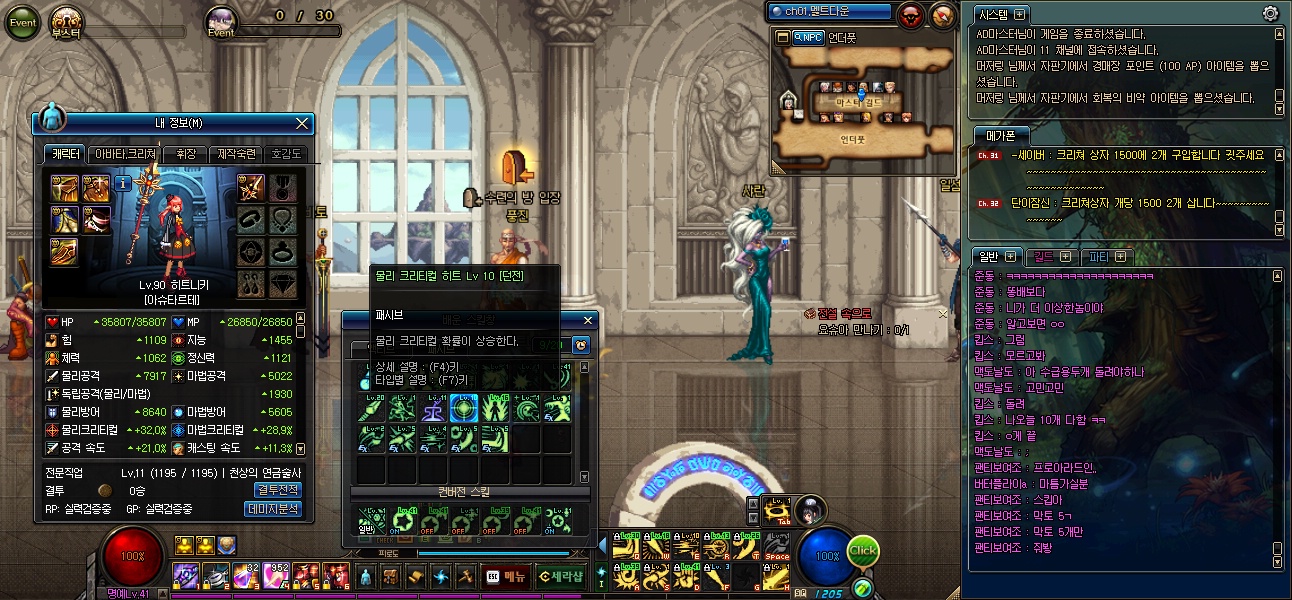Toggle the NPC search on minimap
Image resolution: width=1292 pixels, height=600 pixels.
click(x=808, y=37)
